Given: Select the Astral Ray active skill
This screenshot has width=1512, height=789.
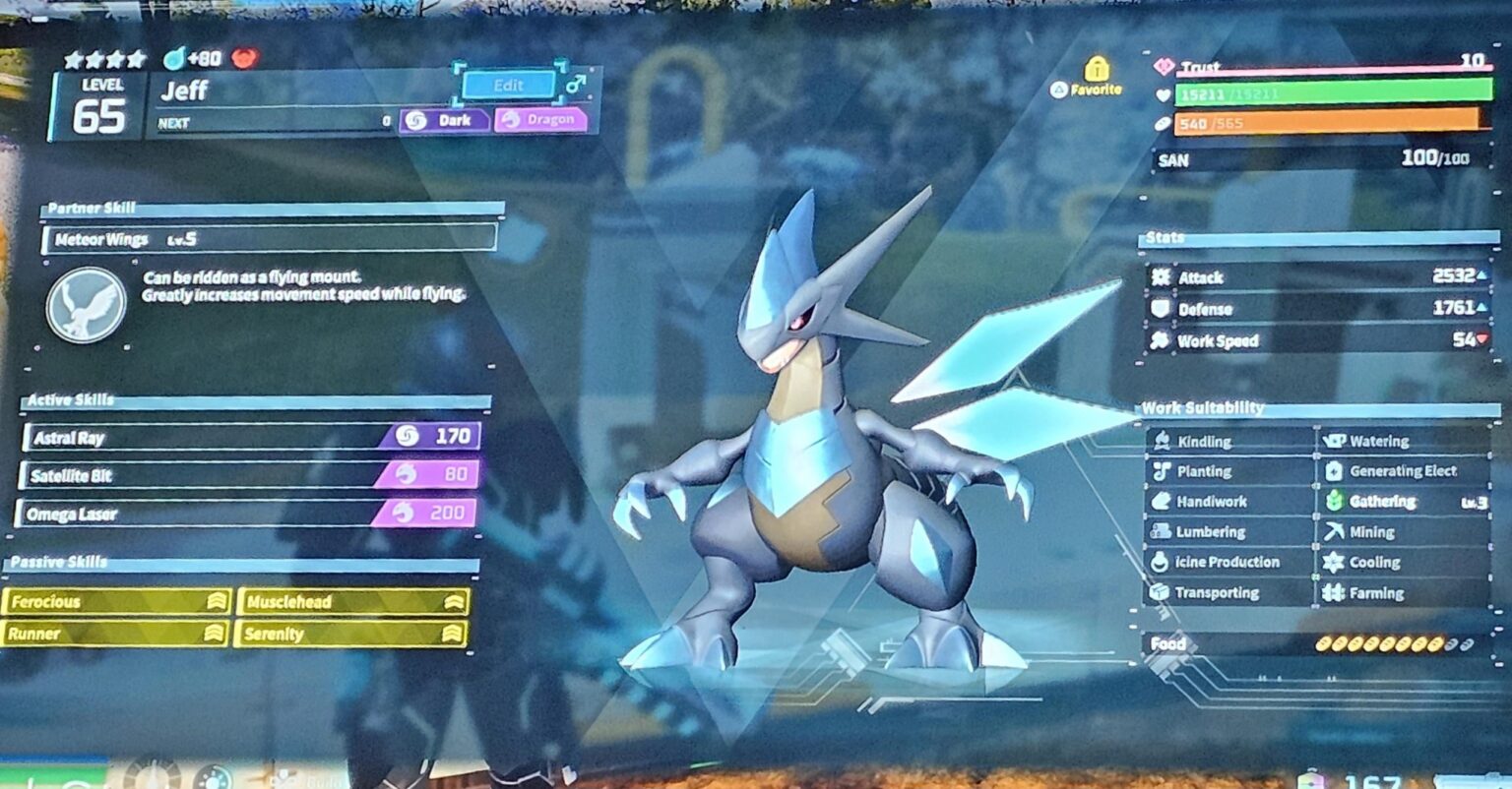Looking at the screenshot, I should coord(252,437).
